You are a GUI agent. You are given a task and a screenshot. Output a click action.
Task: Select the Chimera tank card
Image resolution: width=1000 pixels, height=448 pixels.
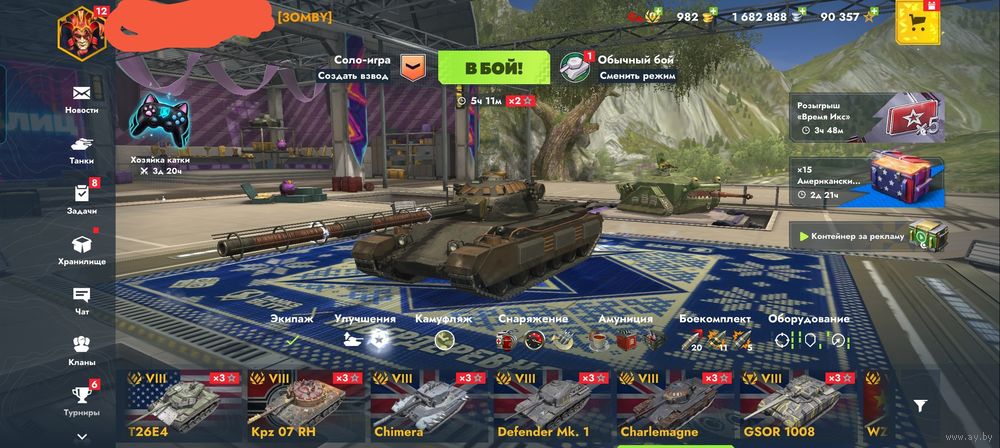tap(429, 406)
